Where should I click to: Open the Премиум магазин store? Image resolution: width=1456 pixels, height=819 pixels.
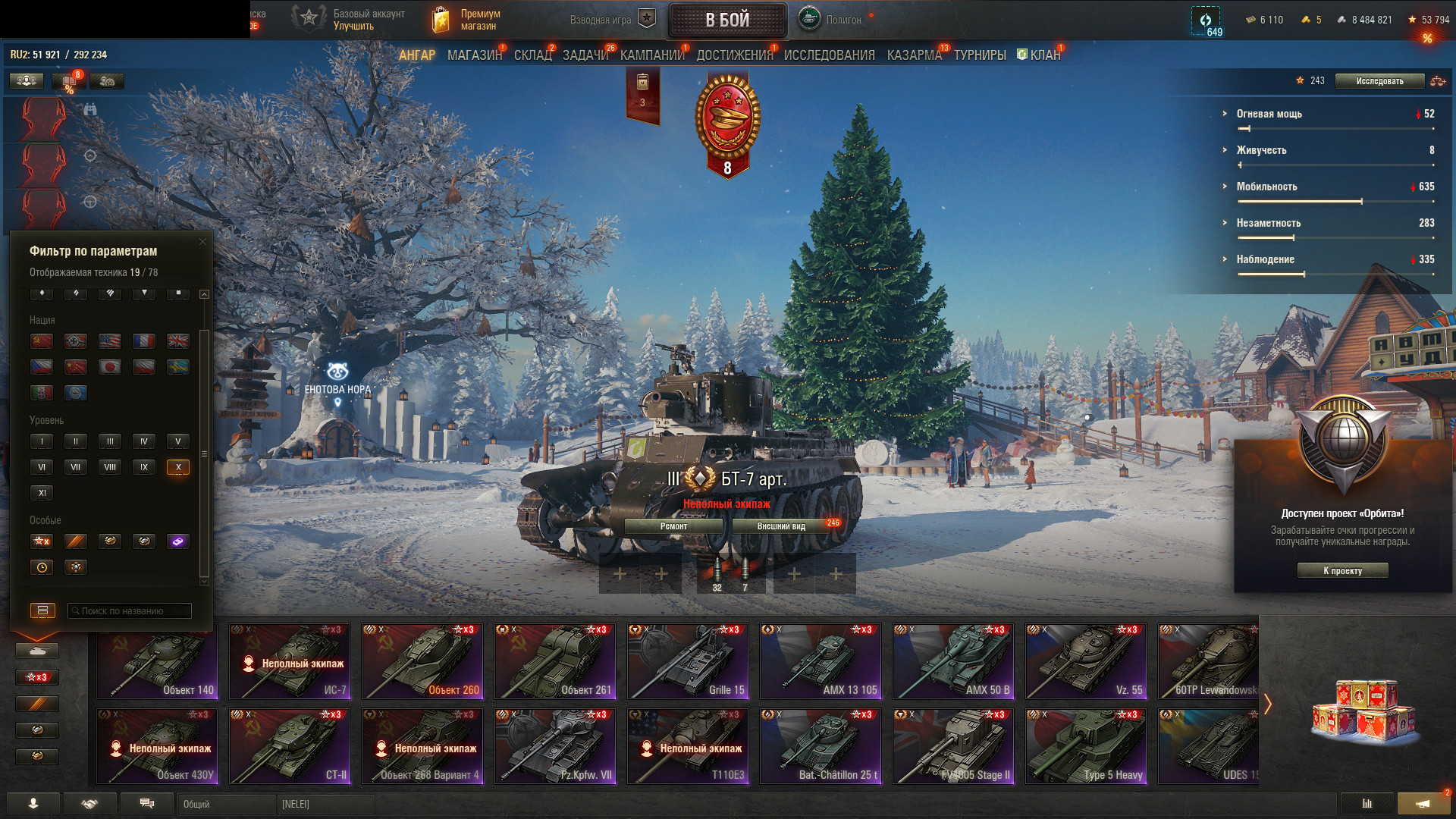tap(466, 20)
